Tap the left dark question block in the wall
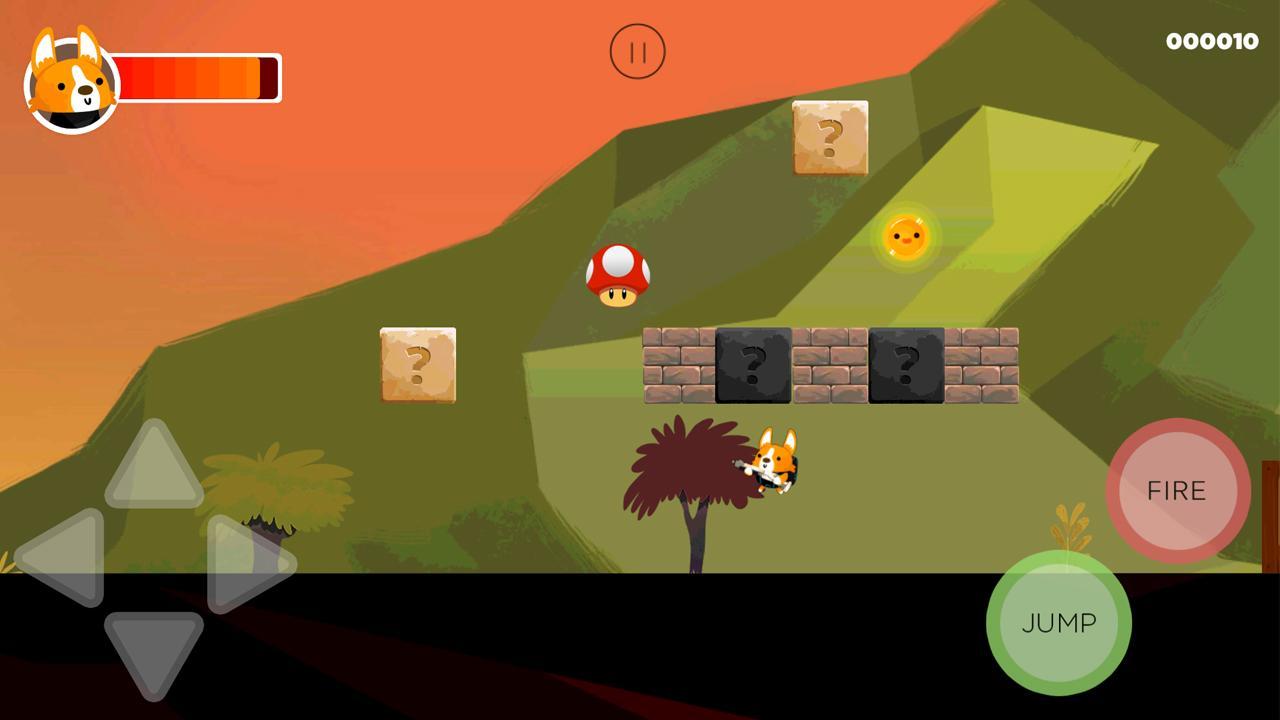Viewport: 1280px width, 720px height. click(751, 367)
